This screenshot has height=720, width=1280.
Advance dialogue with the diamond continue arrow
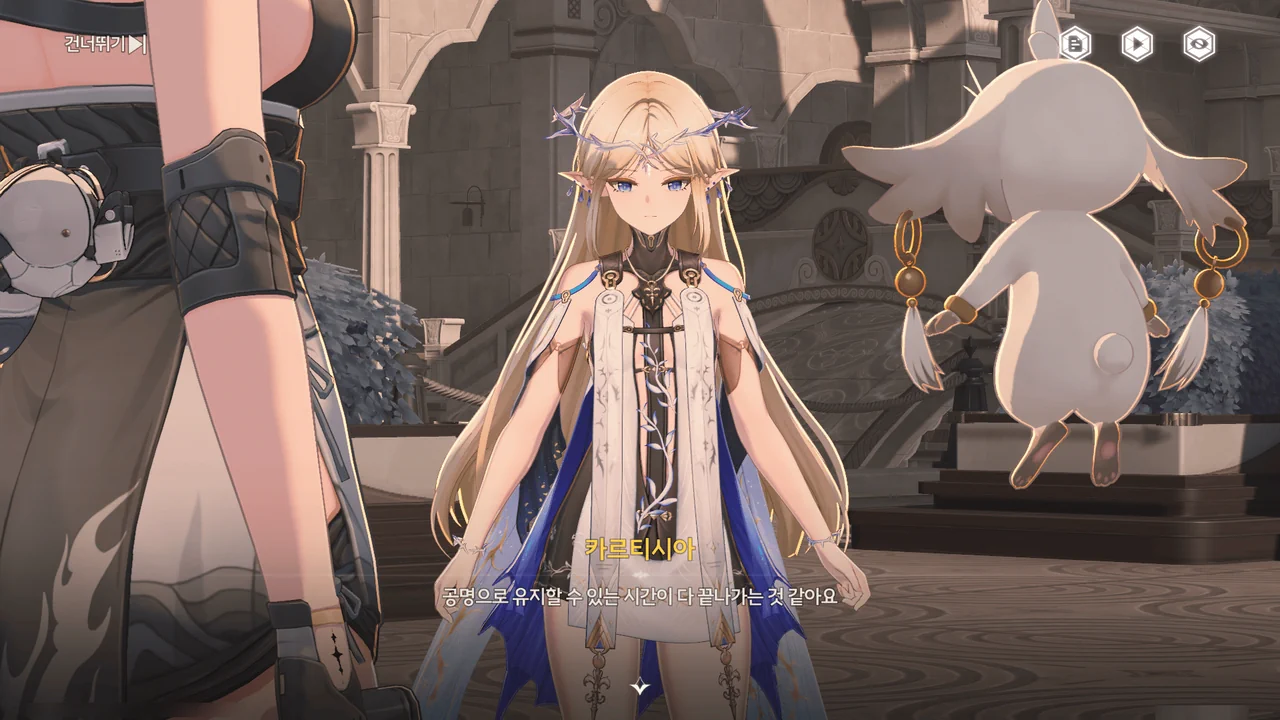[x=640, y=686]
